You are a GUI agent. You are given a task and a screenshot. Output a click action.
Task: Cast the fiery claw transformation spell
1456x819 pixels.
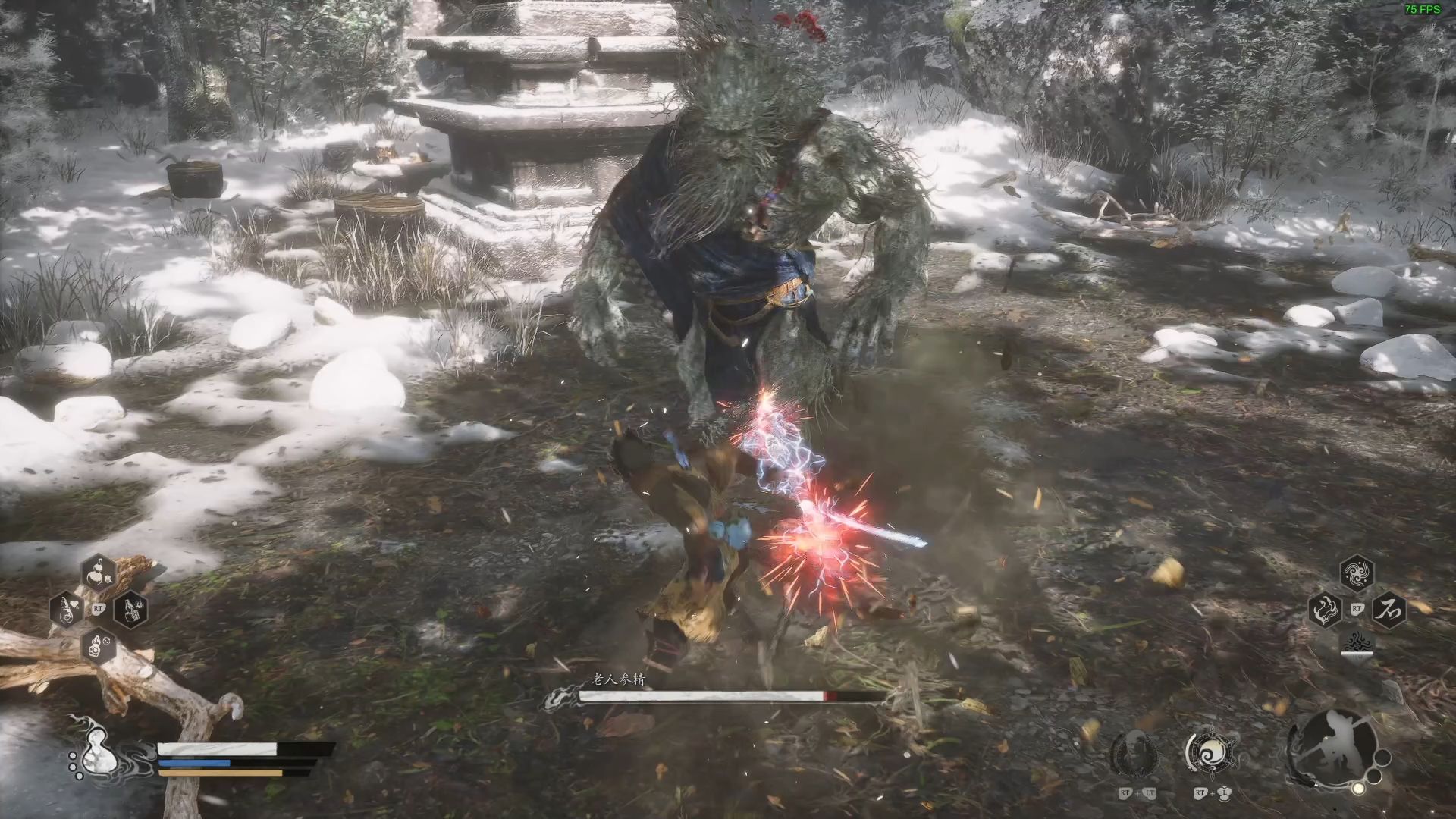[1325, 609]
